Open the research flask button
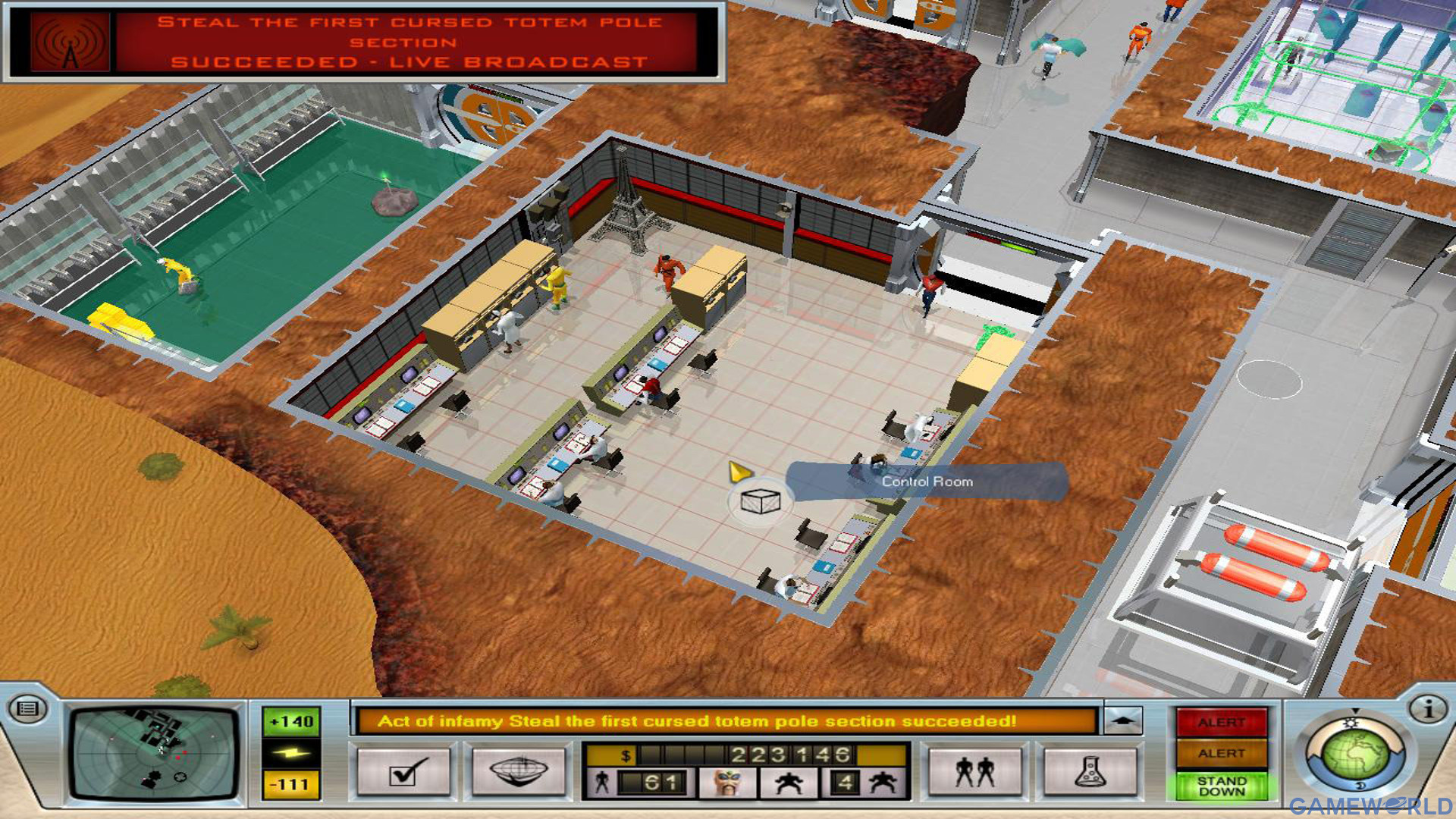The image size is (1456, 819). [x=1090, y=773]
